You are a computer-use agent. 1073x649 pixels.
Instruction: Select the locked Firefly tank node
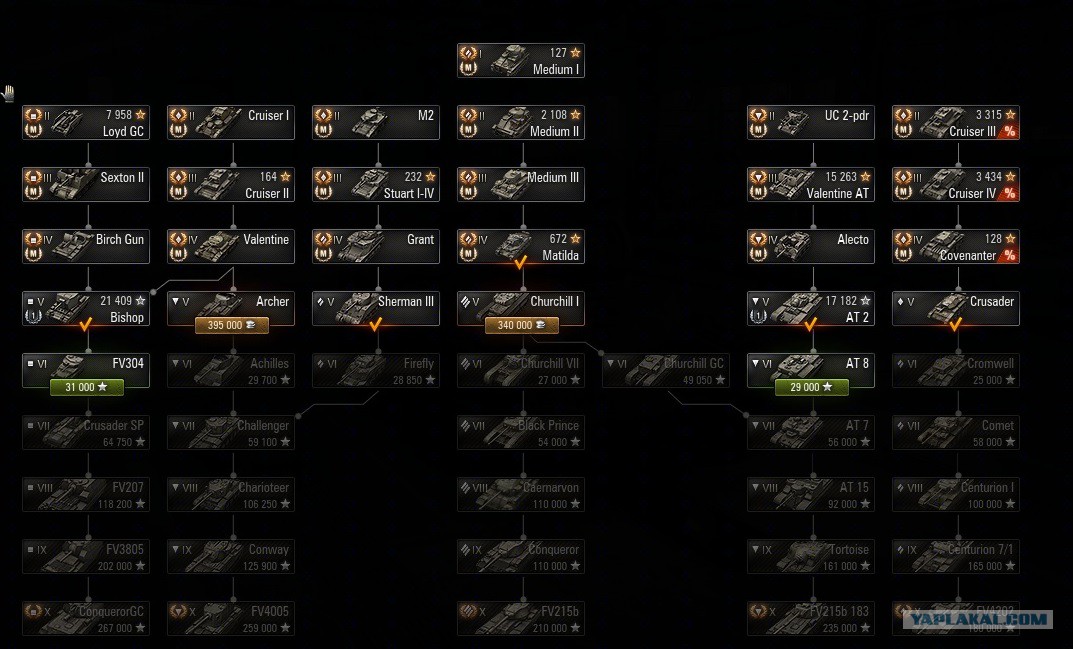point(376,371)
